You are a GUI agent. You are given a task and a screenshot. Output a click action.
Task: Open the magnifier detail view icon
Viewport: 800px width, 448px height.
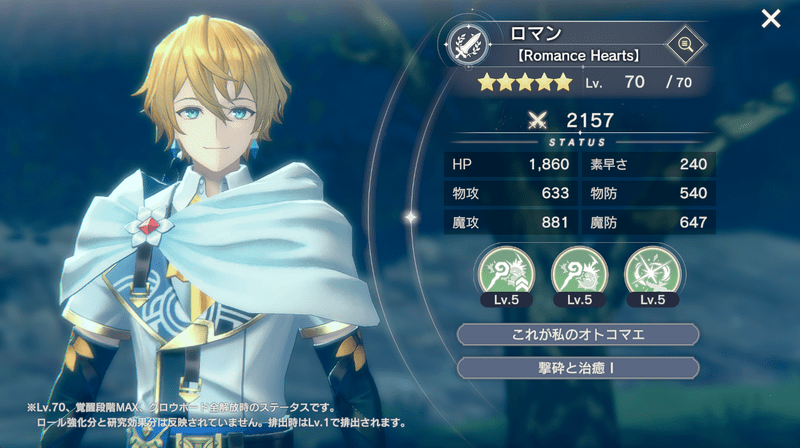pyautogui.click(x=686, y=43)
